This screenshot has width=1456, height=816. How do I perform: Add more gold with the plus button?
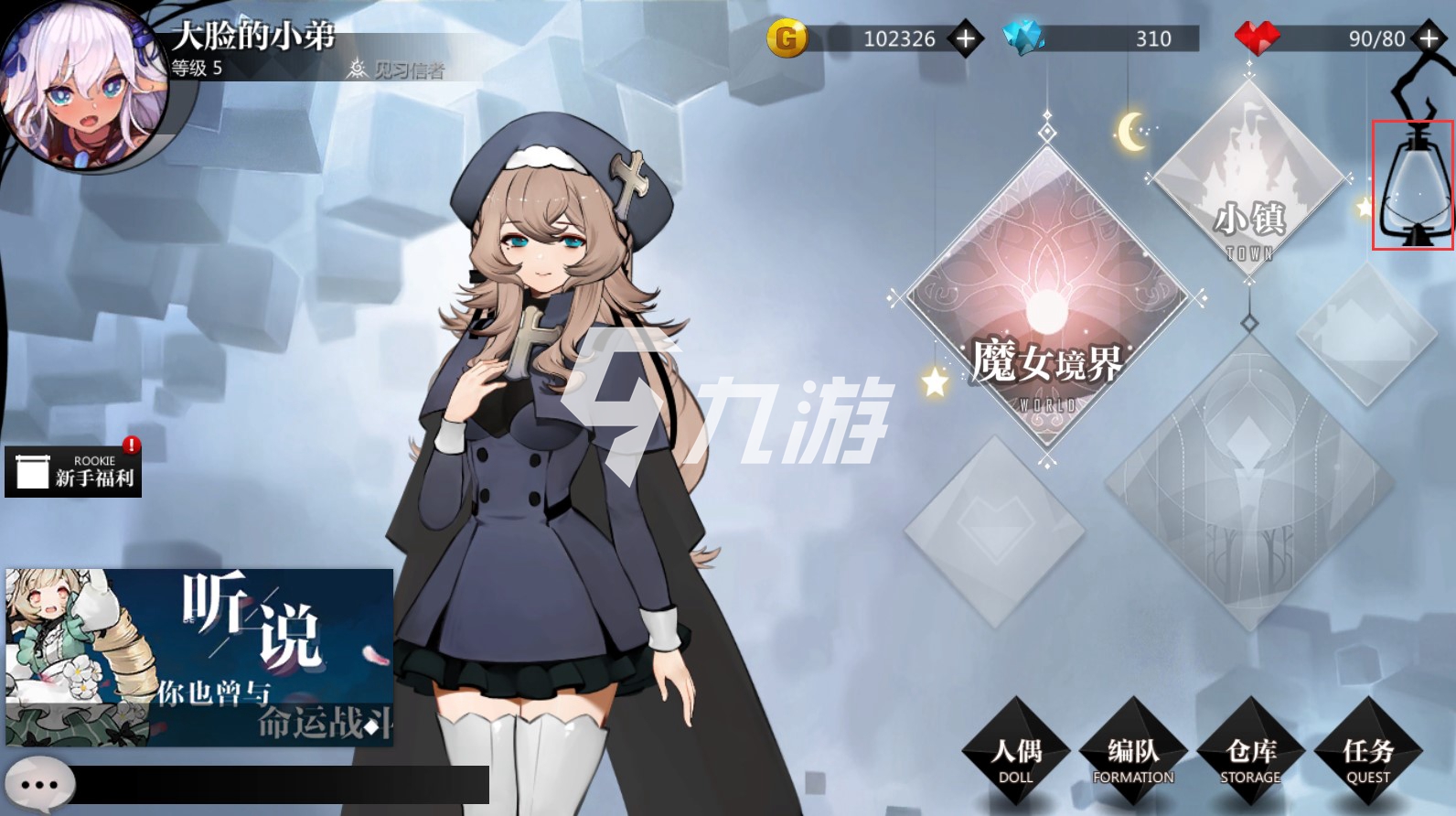(x=965, y=38)
